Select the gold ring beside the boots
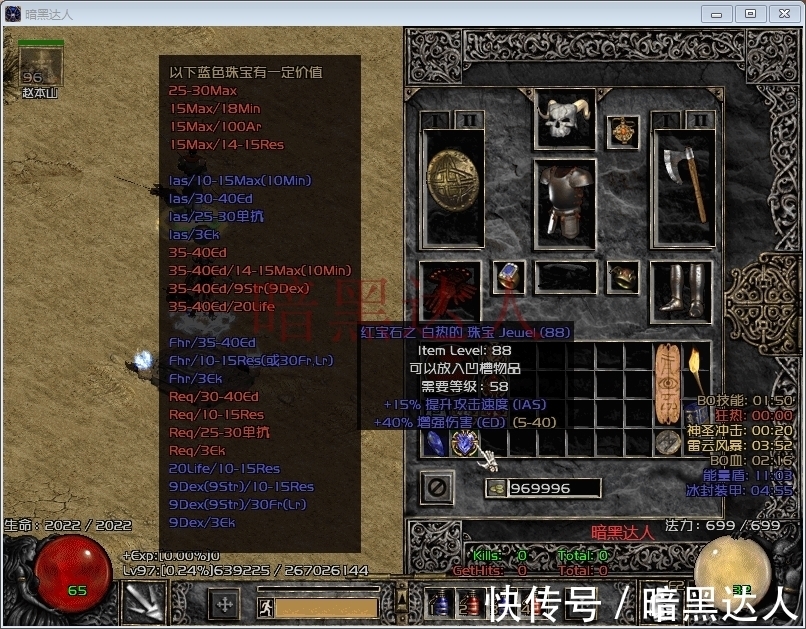Viewport: 806px width, 629px height. (625, 275)
